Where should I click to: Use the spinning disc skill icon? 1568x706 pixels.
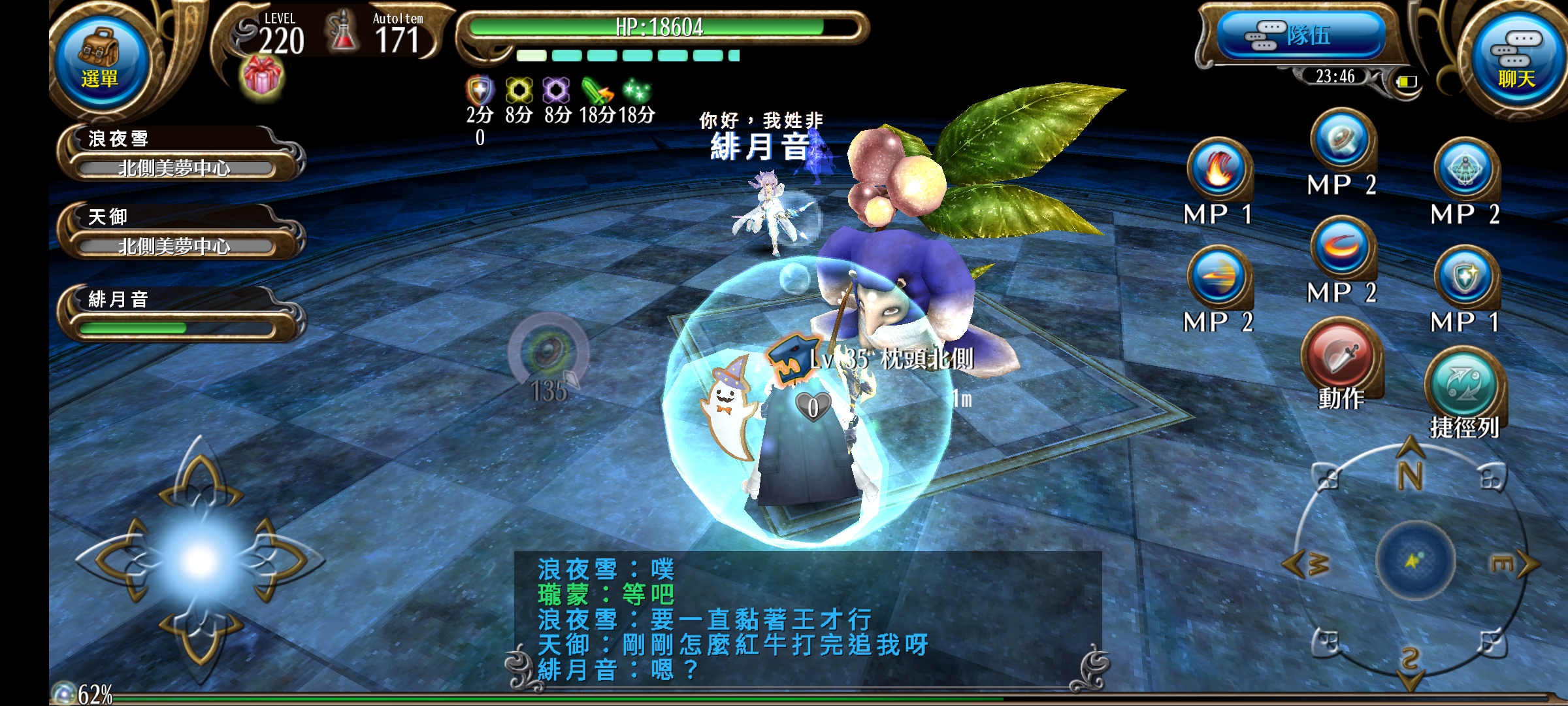[1342, 140]
